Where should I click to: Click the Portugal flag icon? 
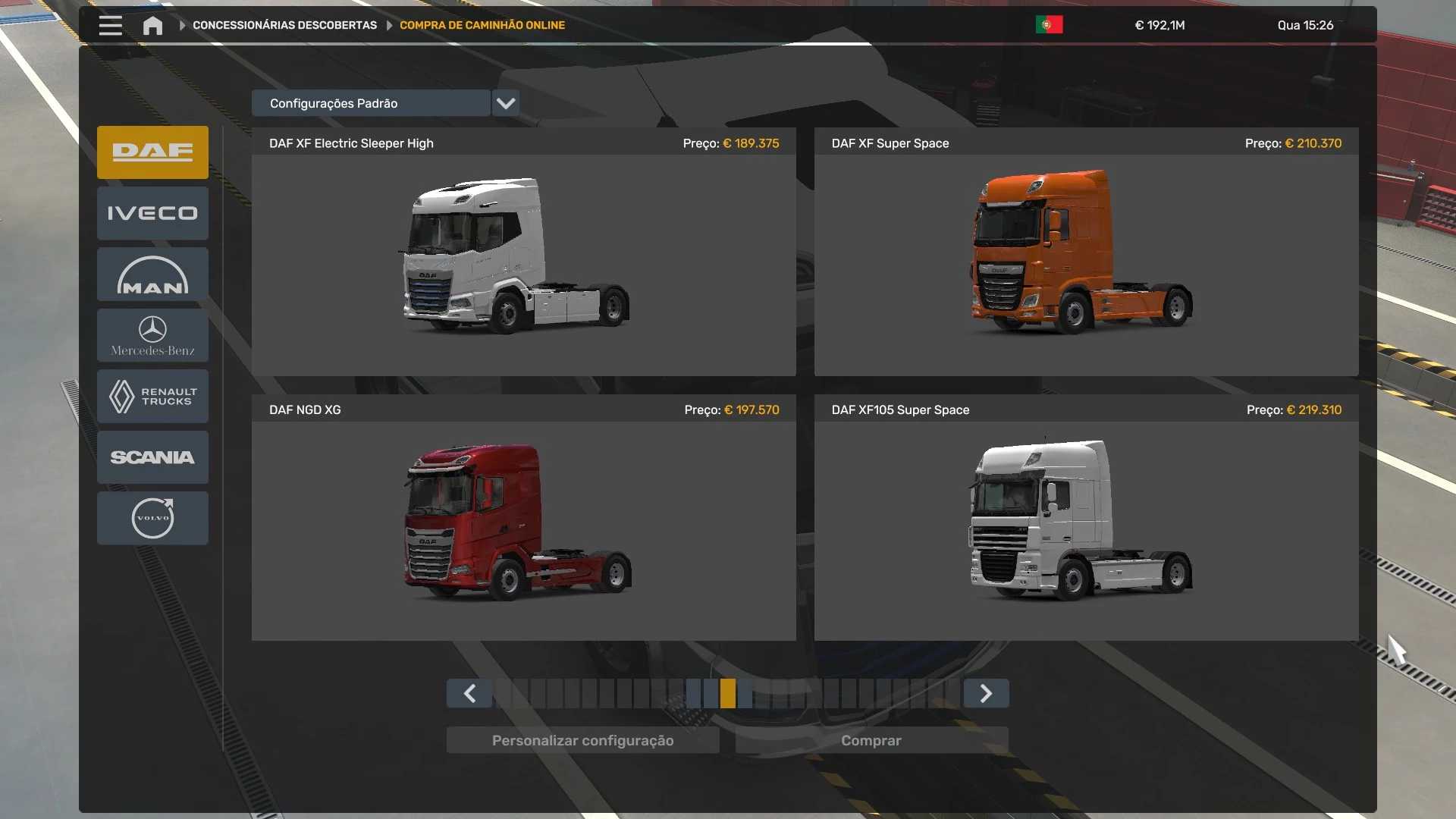point(1049,25)
